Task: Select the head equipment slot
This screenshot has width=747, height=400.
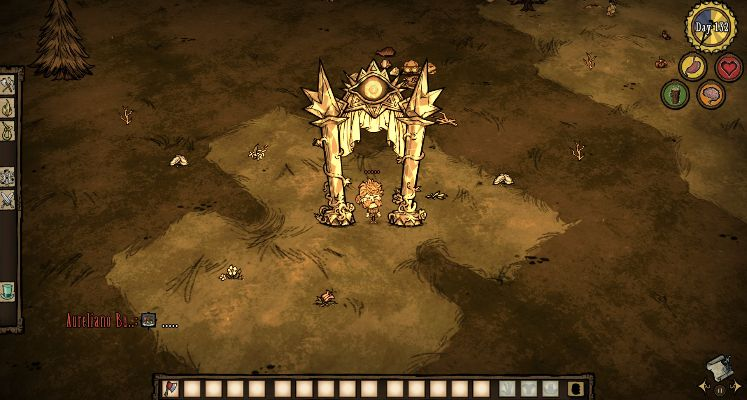Action: coord(550,388)
